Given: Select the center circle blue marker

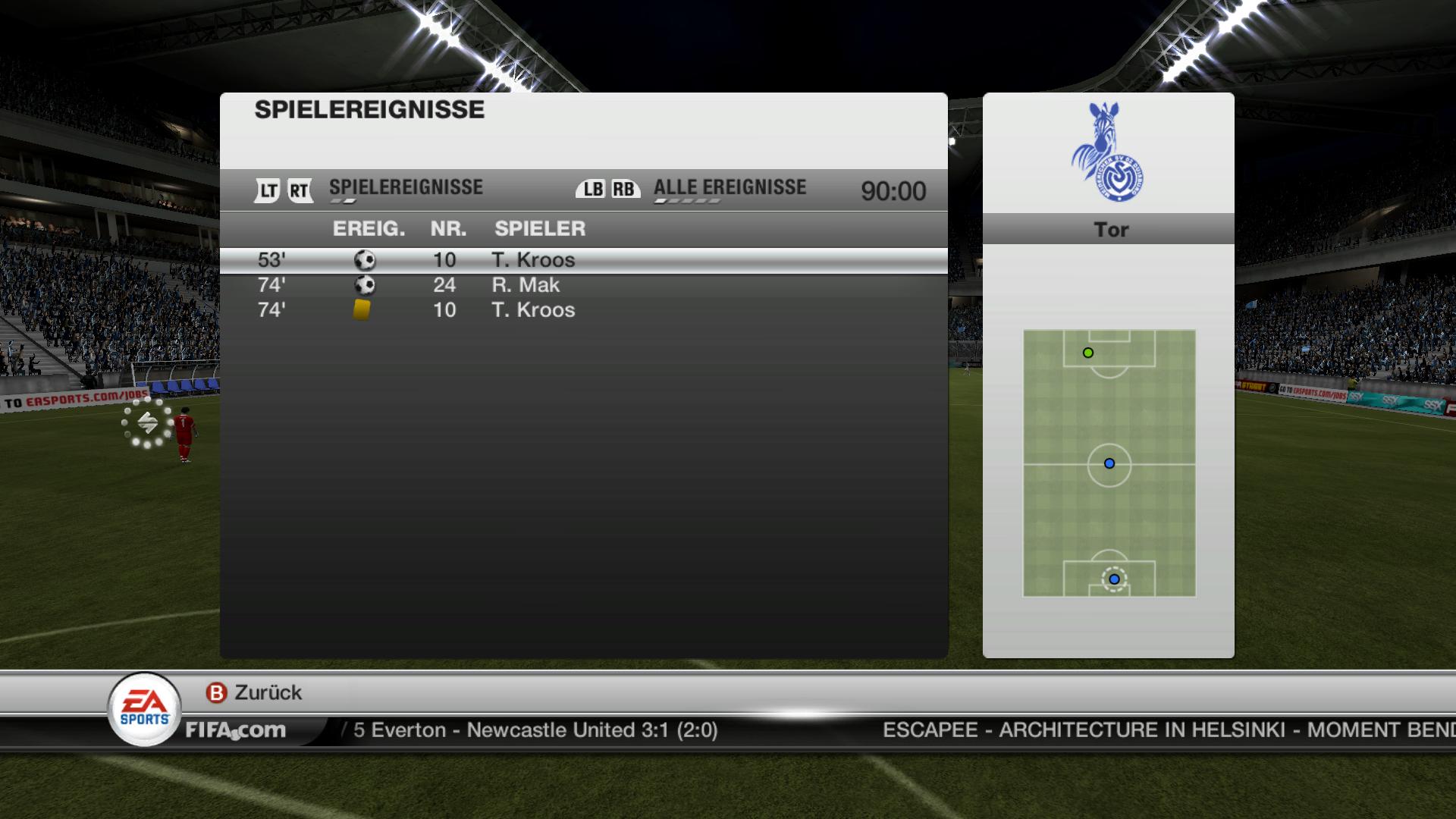Looking at the screenshot, I should coord(1109,463).
